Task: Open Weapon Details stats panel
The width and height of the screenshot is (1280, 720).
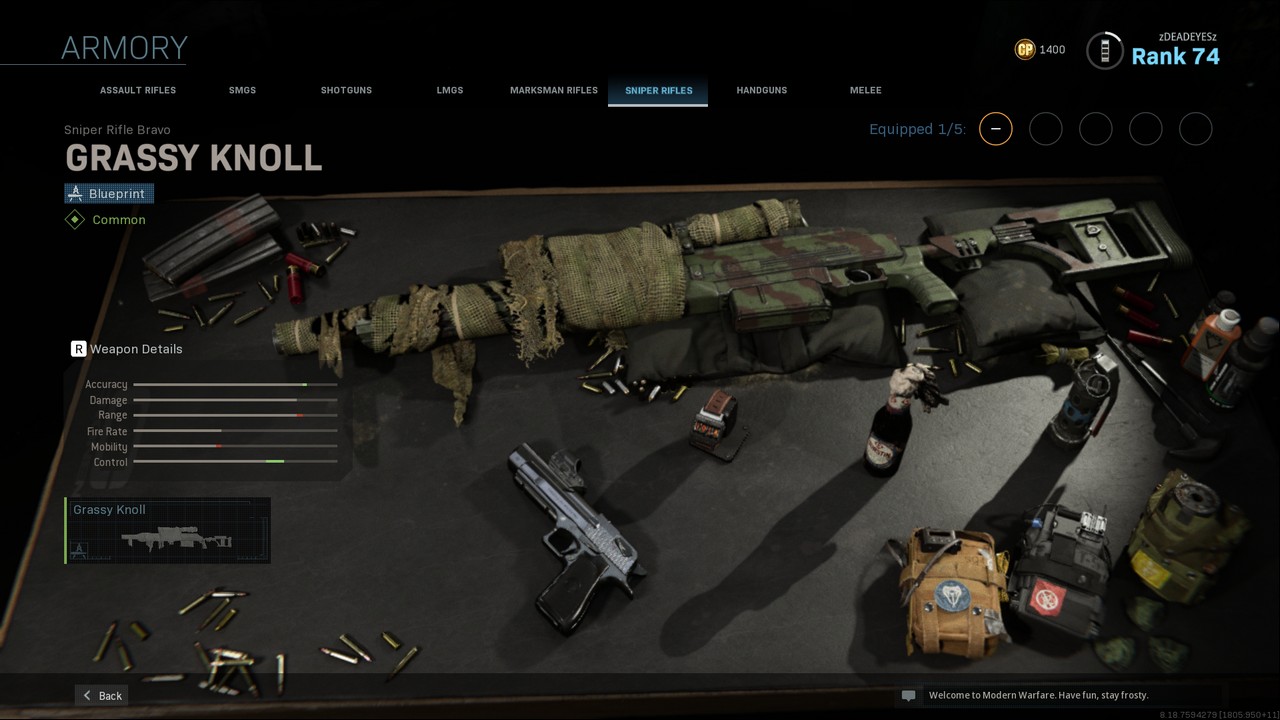Action: 127,349
